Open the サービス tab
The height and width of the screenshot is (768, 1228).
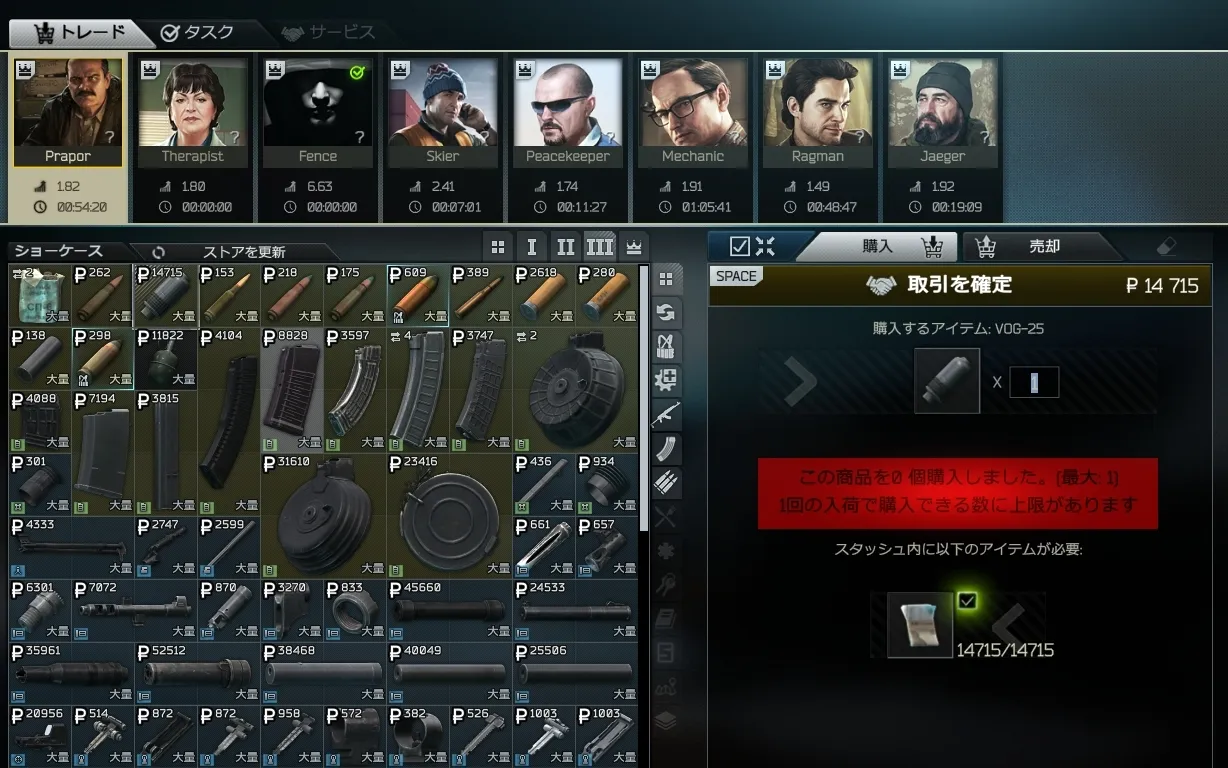[x=329, y=32]
